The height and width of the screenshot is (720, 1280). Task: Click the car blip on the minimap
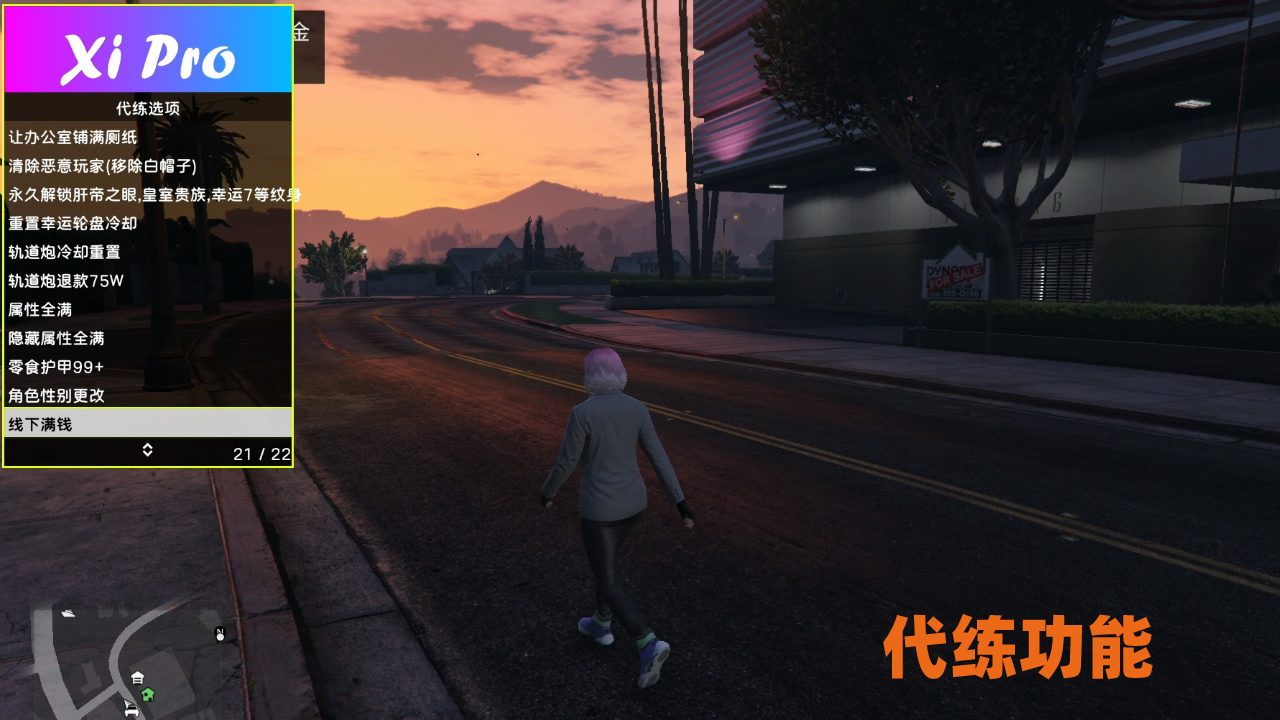pos(131,712)
